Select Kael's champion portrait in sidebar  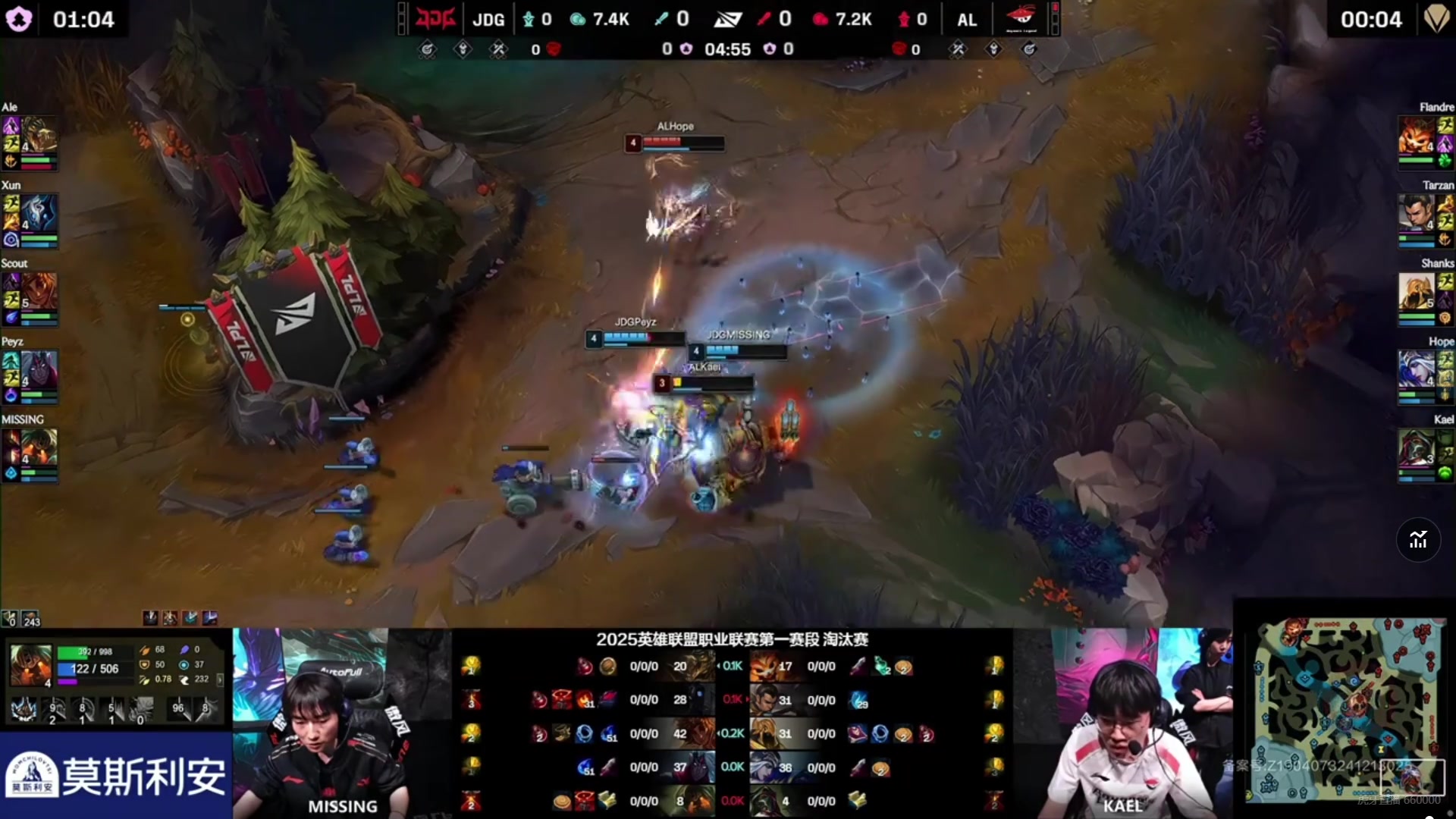pos(1417,447)
